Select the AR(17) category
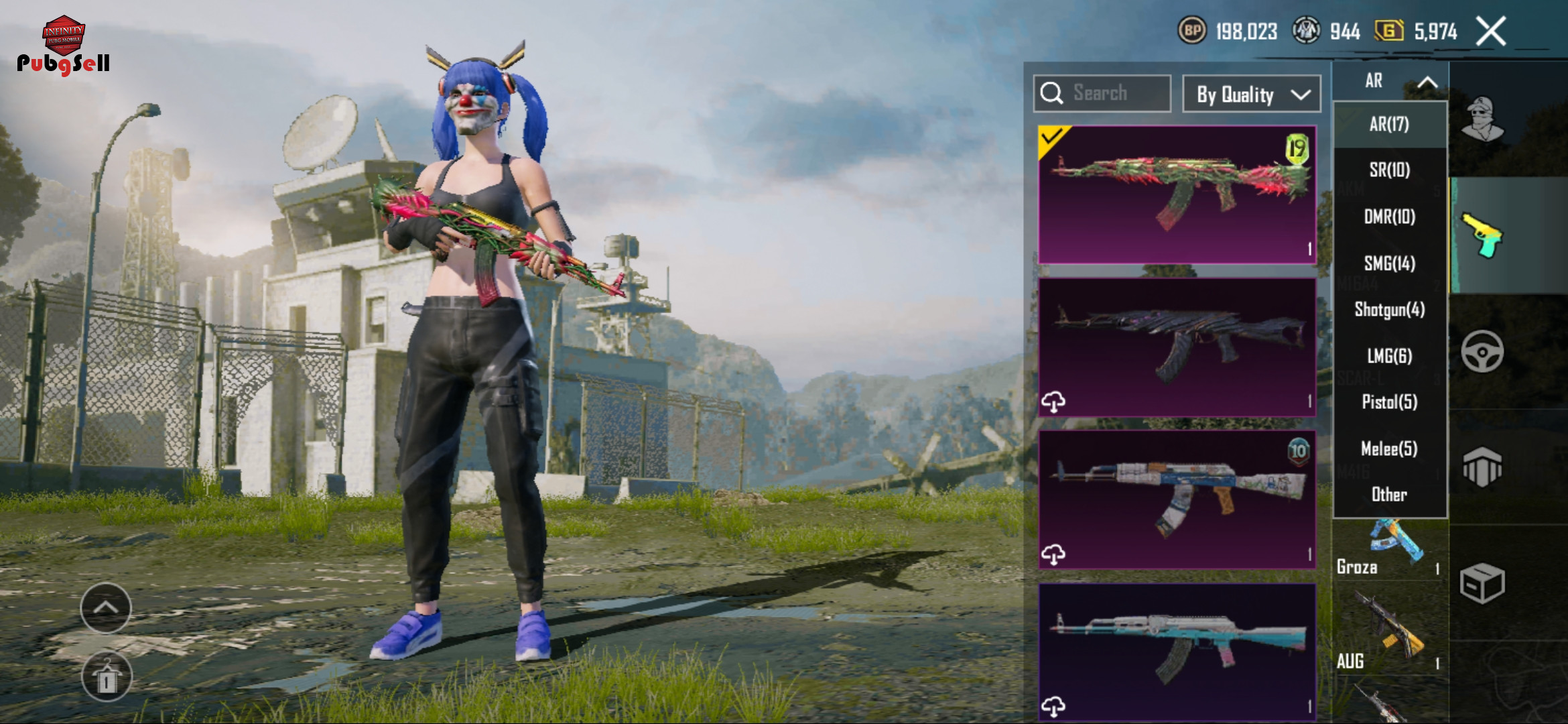This screenshot has height=724, width=1568. (1389, 124)
